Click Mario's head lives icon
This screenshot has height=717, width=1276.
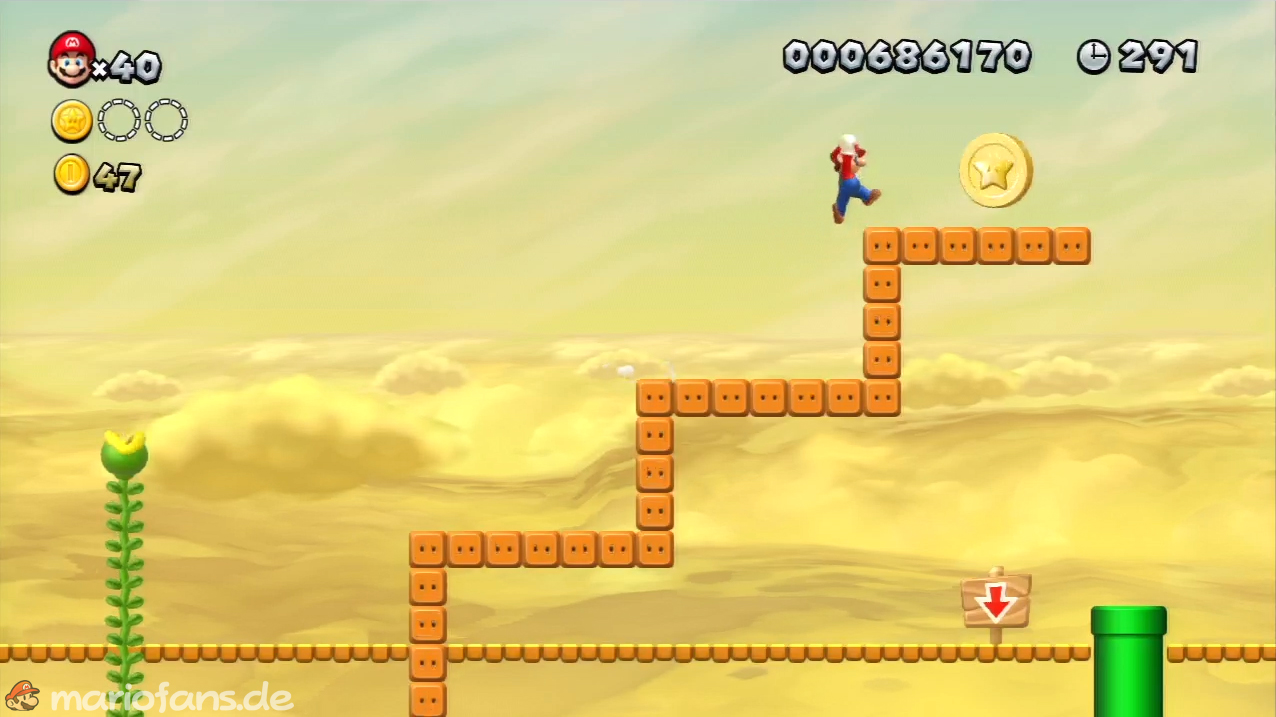(x=71, y=59)
